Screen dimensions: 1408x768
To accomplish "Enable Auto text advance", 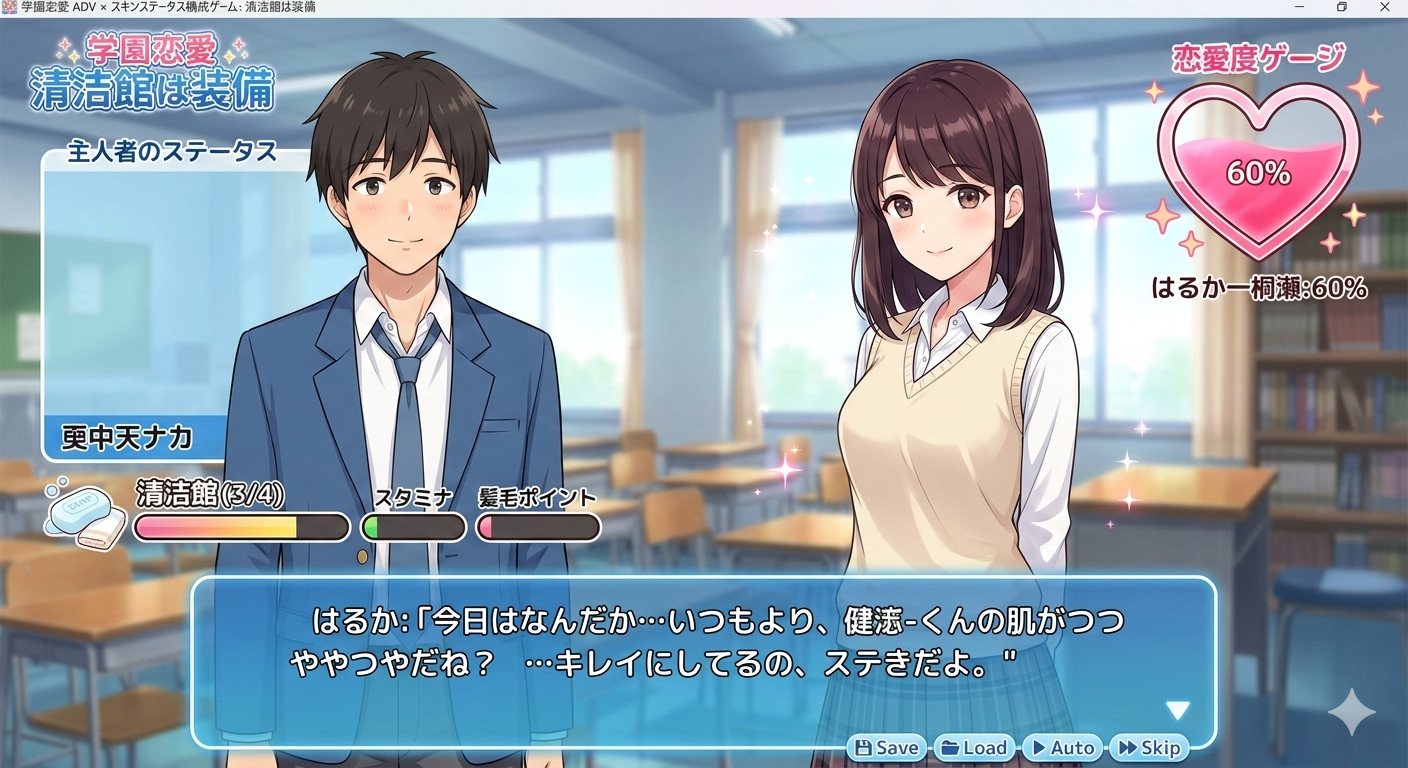I will point(1061,747).
